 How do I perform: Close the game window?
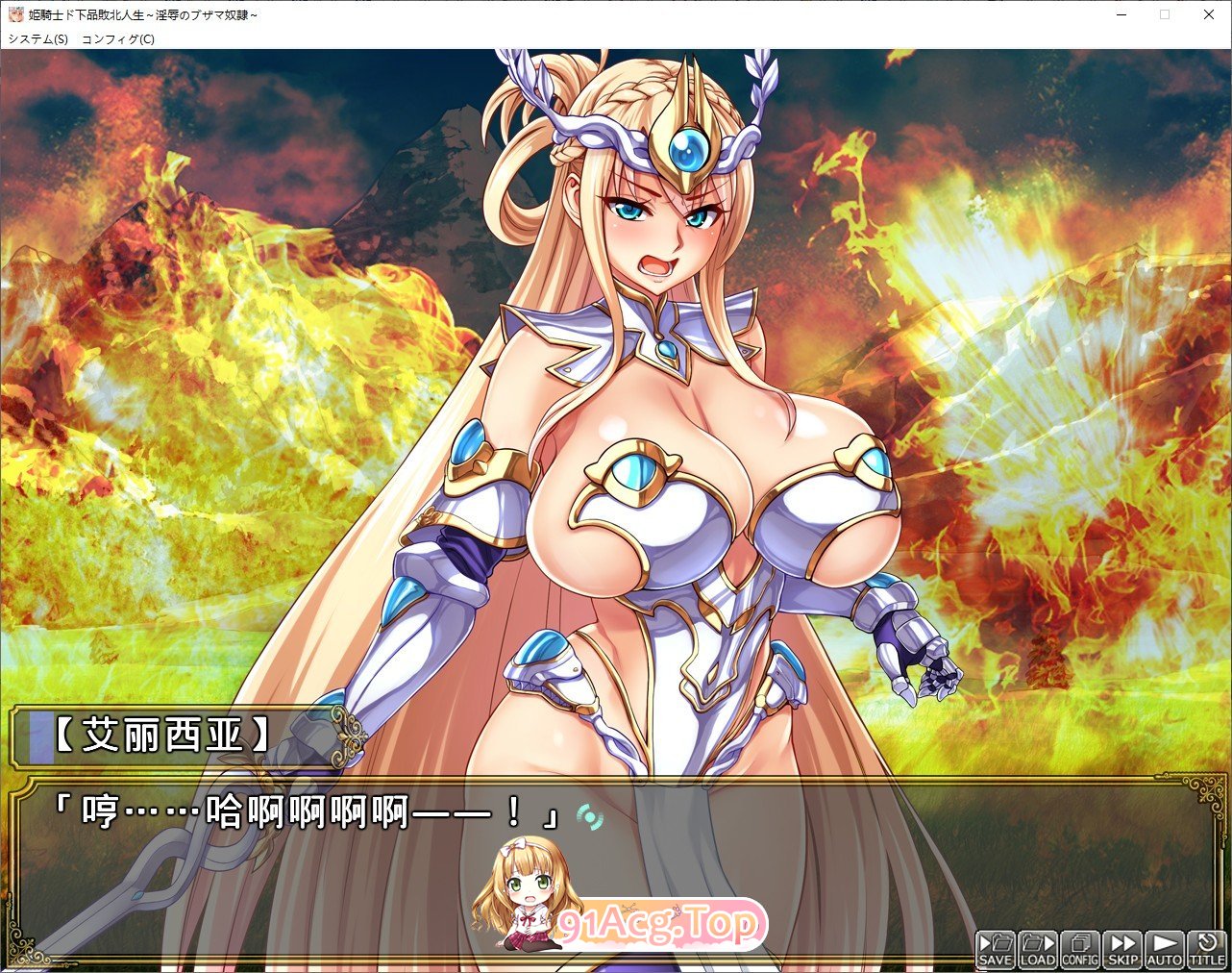click(x=1208, y=15)
